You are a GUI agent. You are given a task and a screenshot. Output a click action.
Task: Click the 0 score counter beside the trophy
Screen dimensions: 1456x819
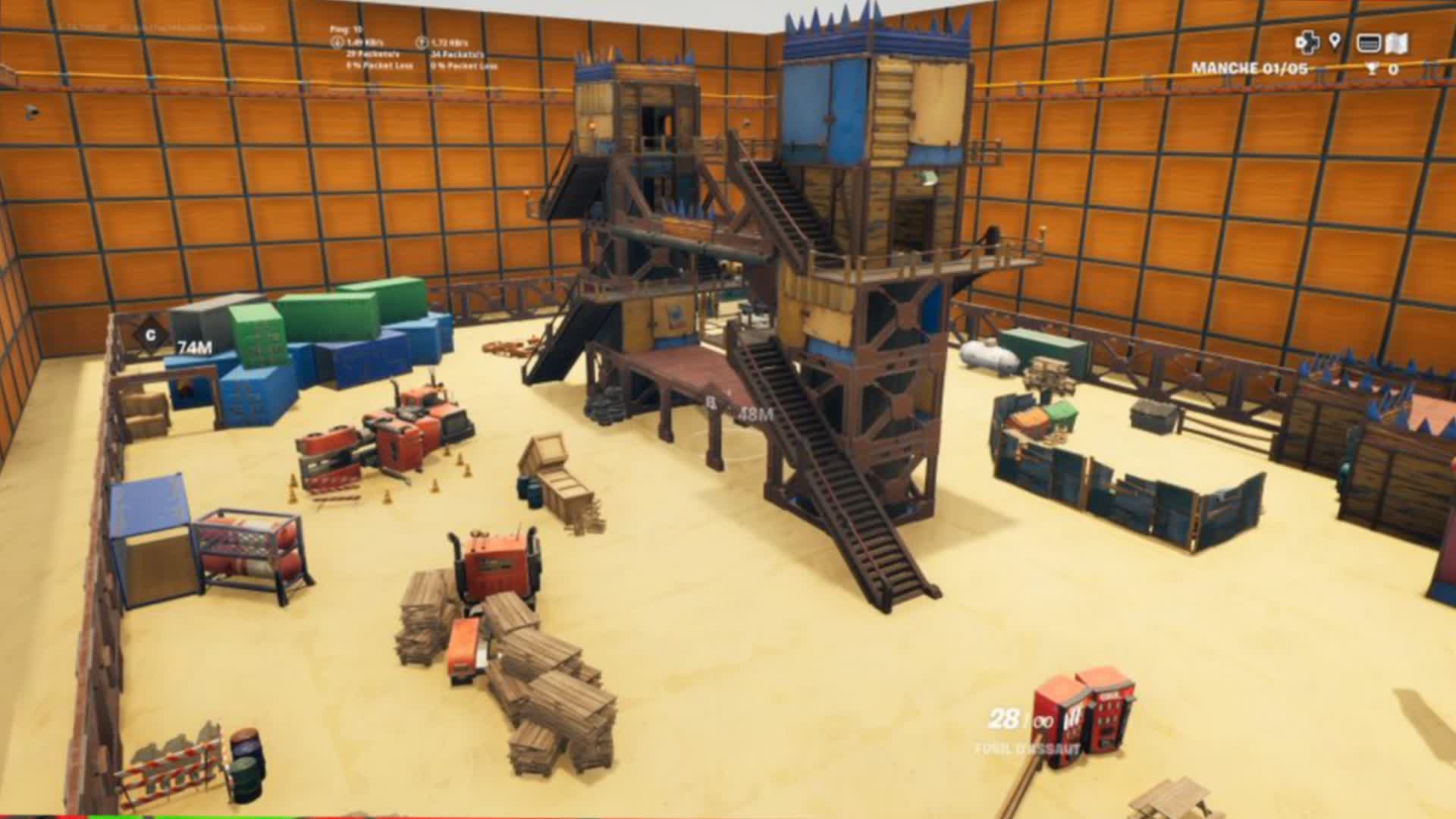[x=1394, y=69]
